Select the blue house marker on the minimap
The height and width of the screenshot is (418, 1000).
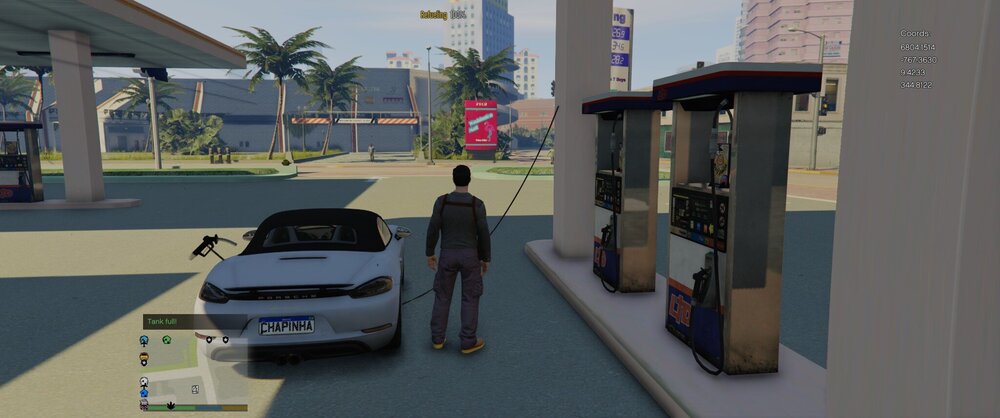pos(144,393)
